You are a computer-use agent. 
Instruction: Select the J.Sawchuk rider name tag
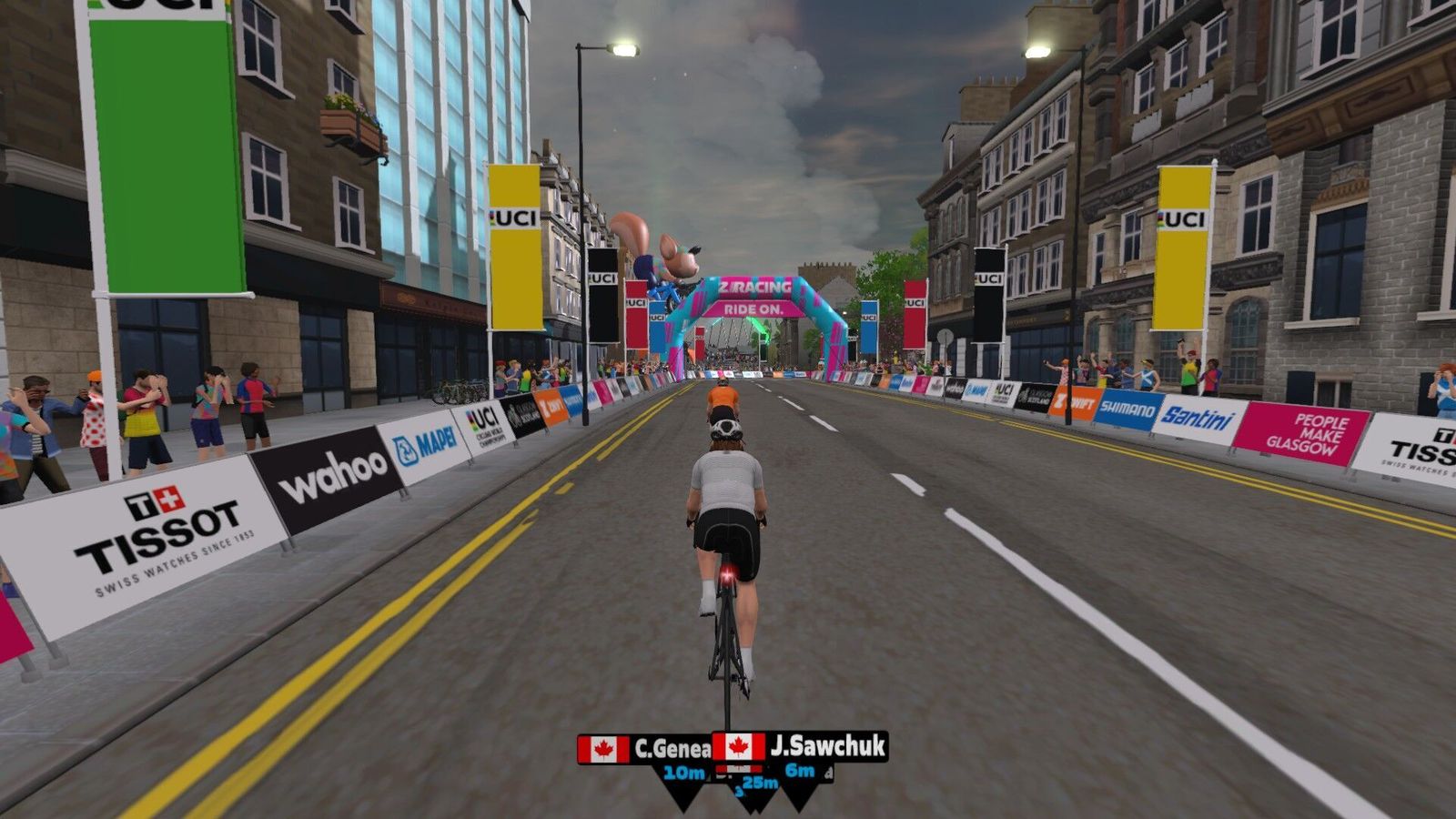coord(801,747)
